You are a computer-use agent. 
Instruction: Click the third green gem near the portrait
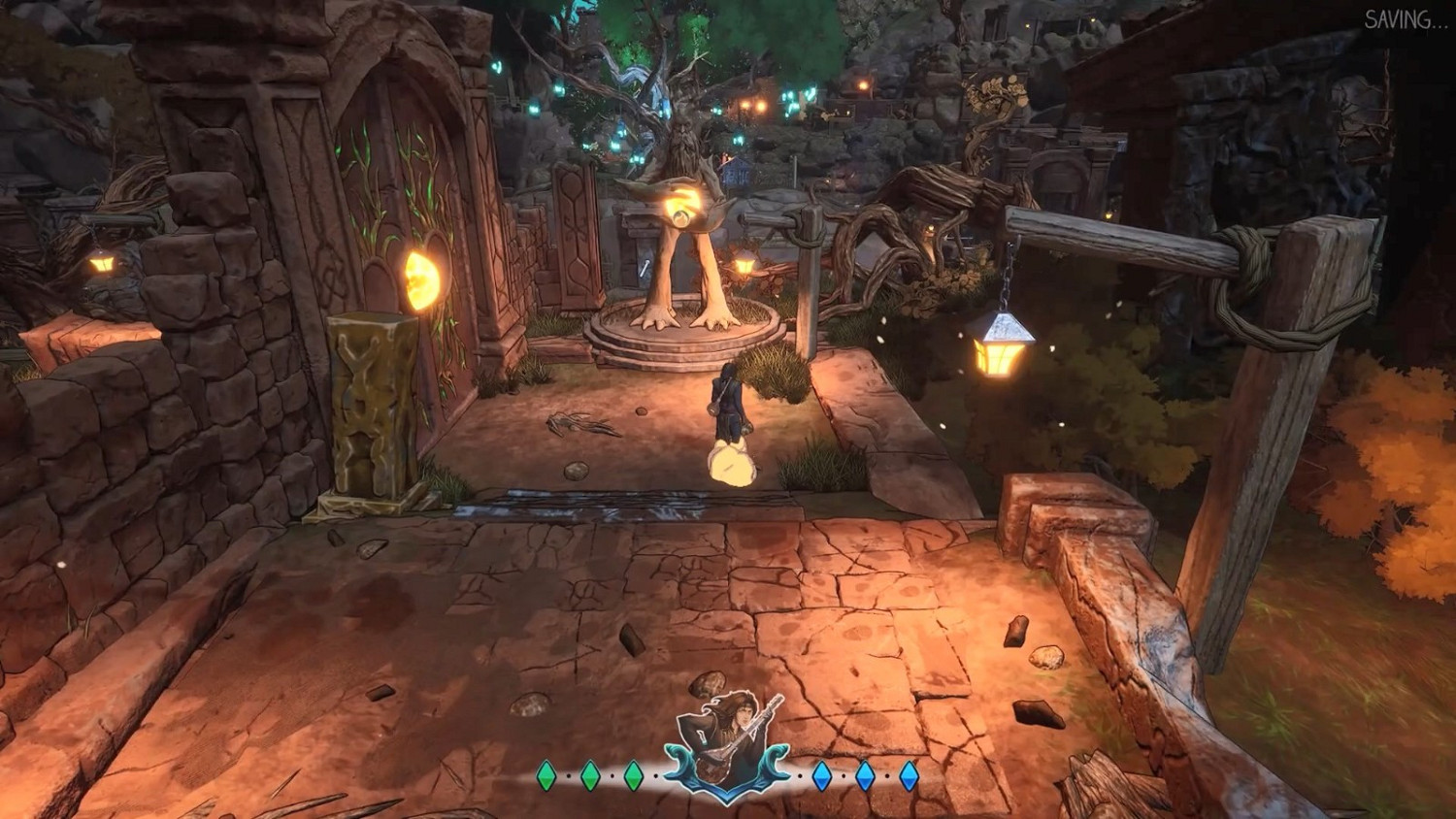[x=633, y=774]
